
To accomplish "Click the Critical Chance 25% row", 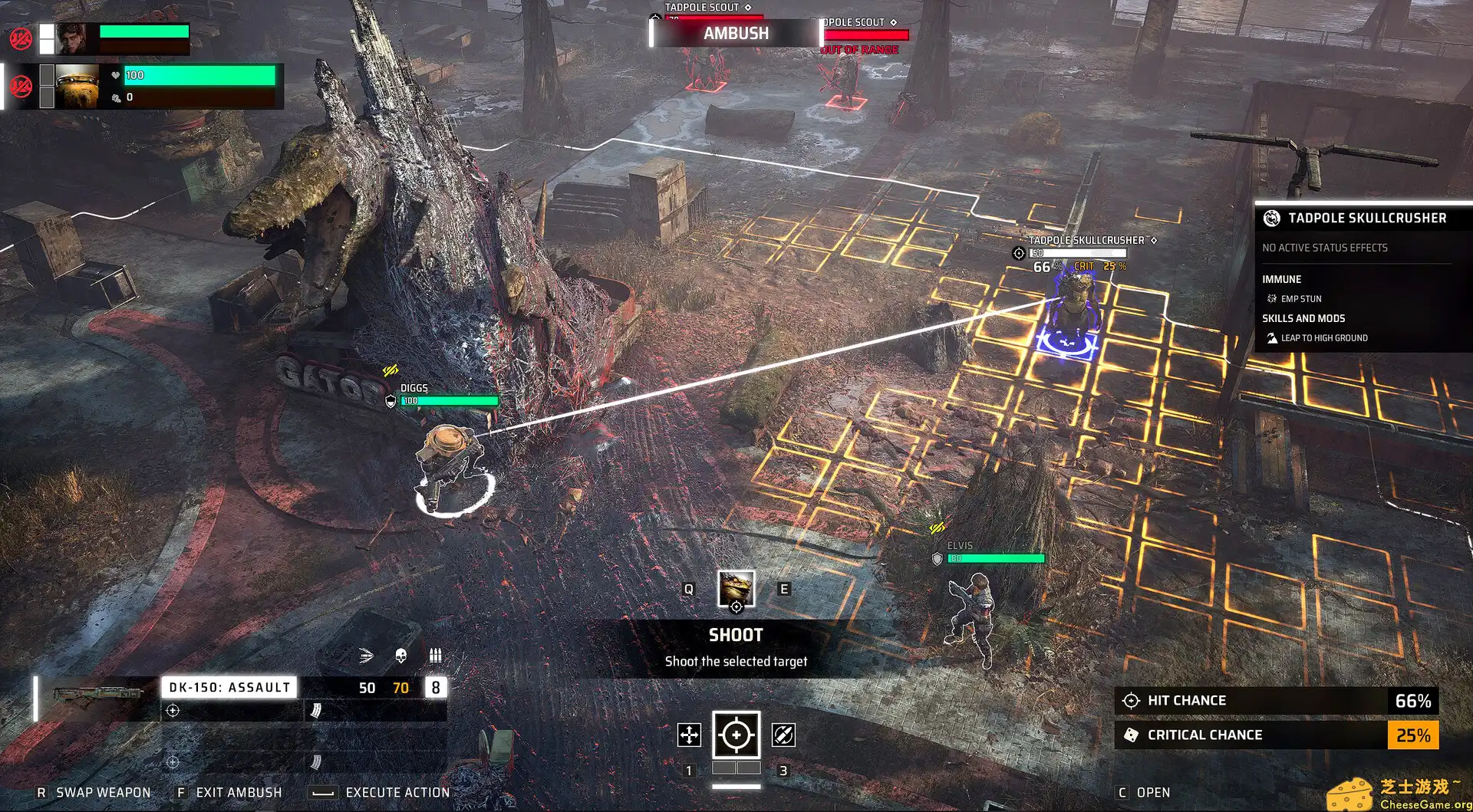I will 1275,735.
